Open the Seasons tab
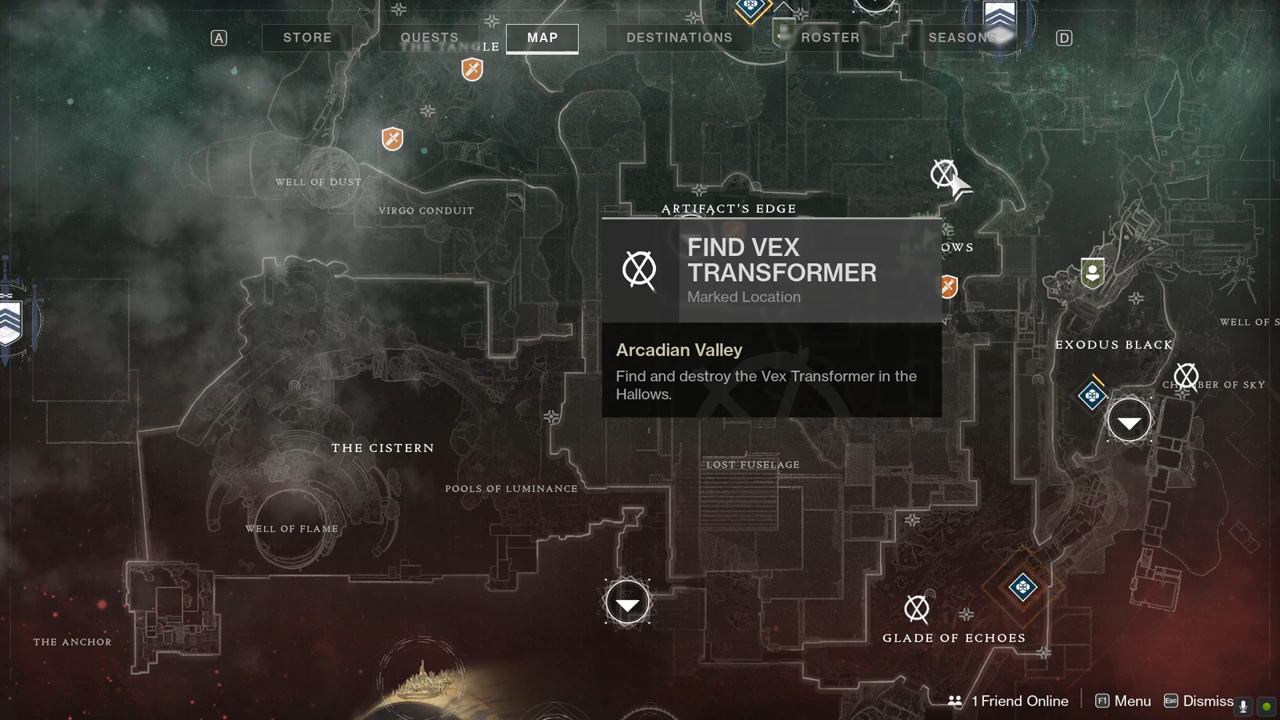 pyautogui.click(x=960, y=38)
